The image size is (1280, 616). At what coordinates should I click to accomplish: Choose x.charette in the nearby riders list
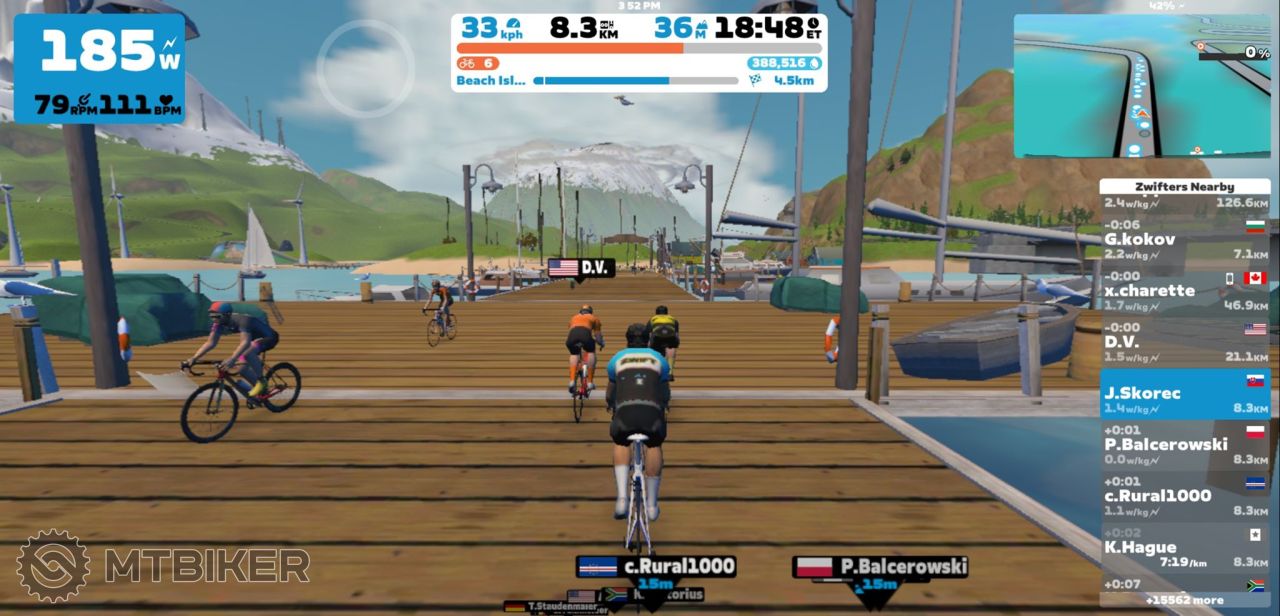pos(1185,291)
